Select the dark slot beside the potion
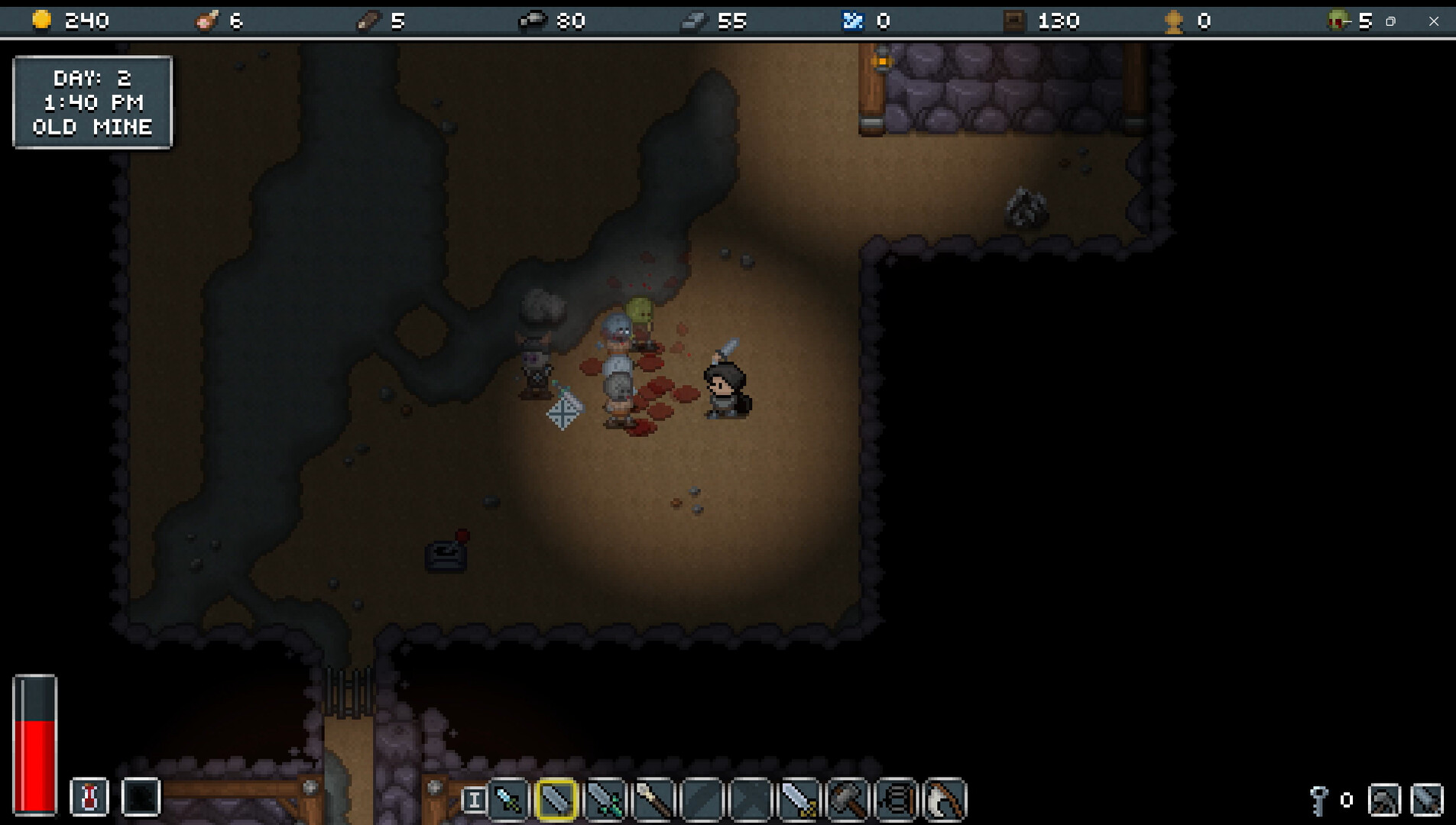This screenshot has width=1456, height=825. click(x=141, y=797)
